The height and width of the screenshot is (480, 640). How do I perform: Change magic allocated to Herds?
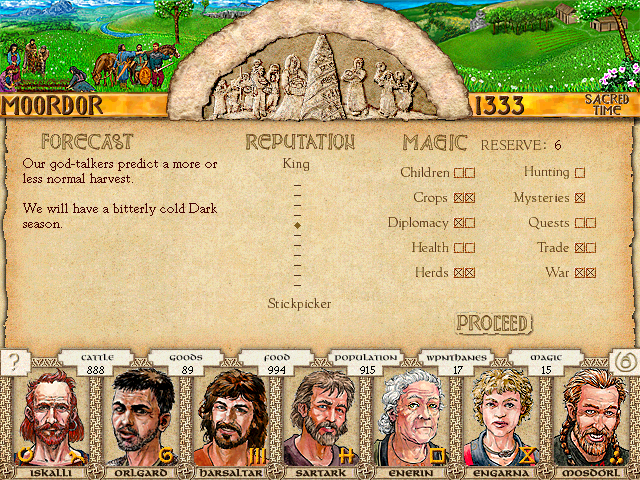(x=464, y=272)
